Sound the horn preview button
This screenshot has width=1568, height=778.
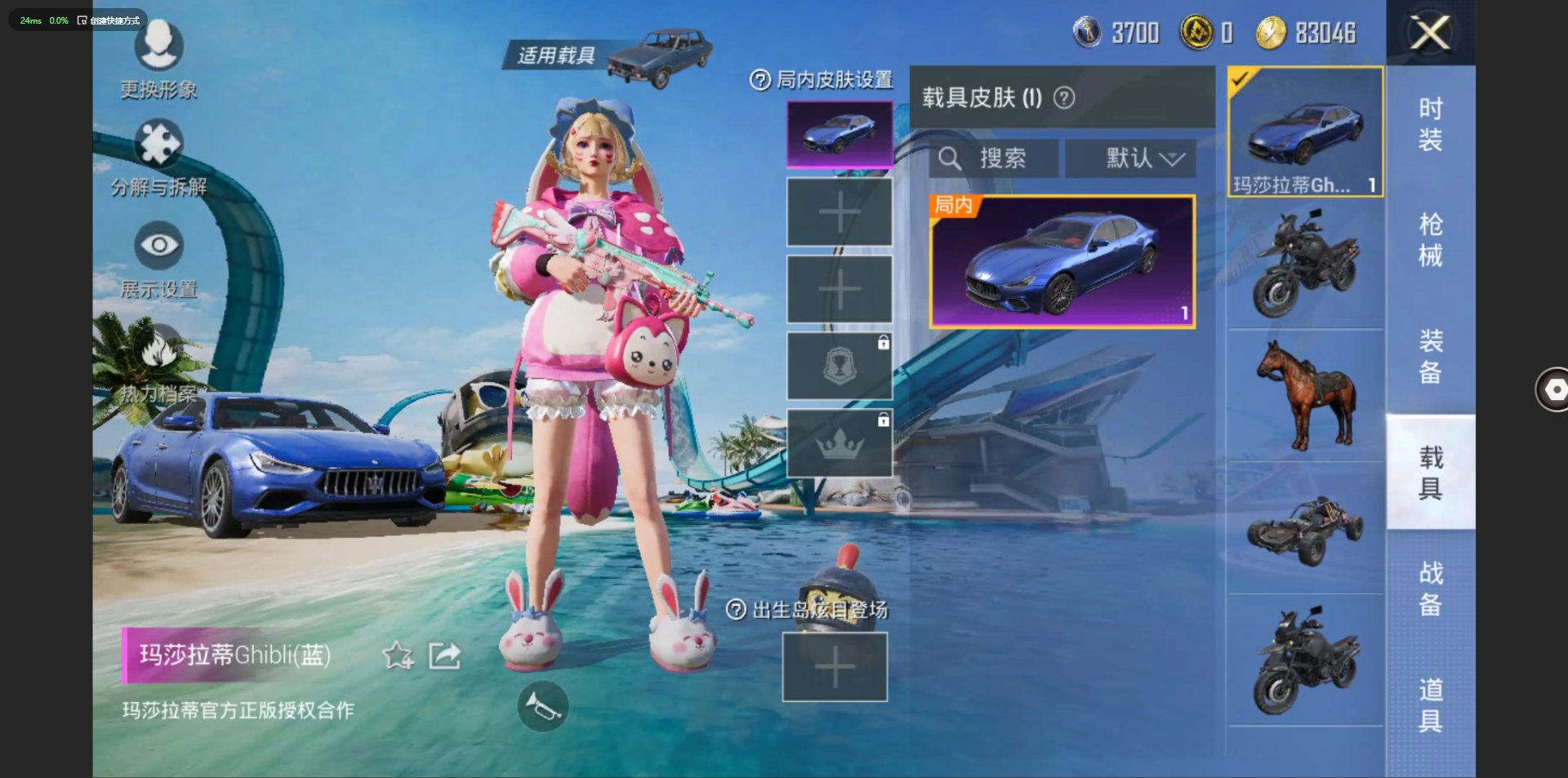(x=543, y=706)
